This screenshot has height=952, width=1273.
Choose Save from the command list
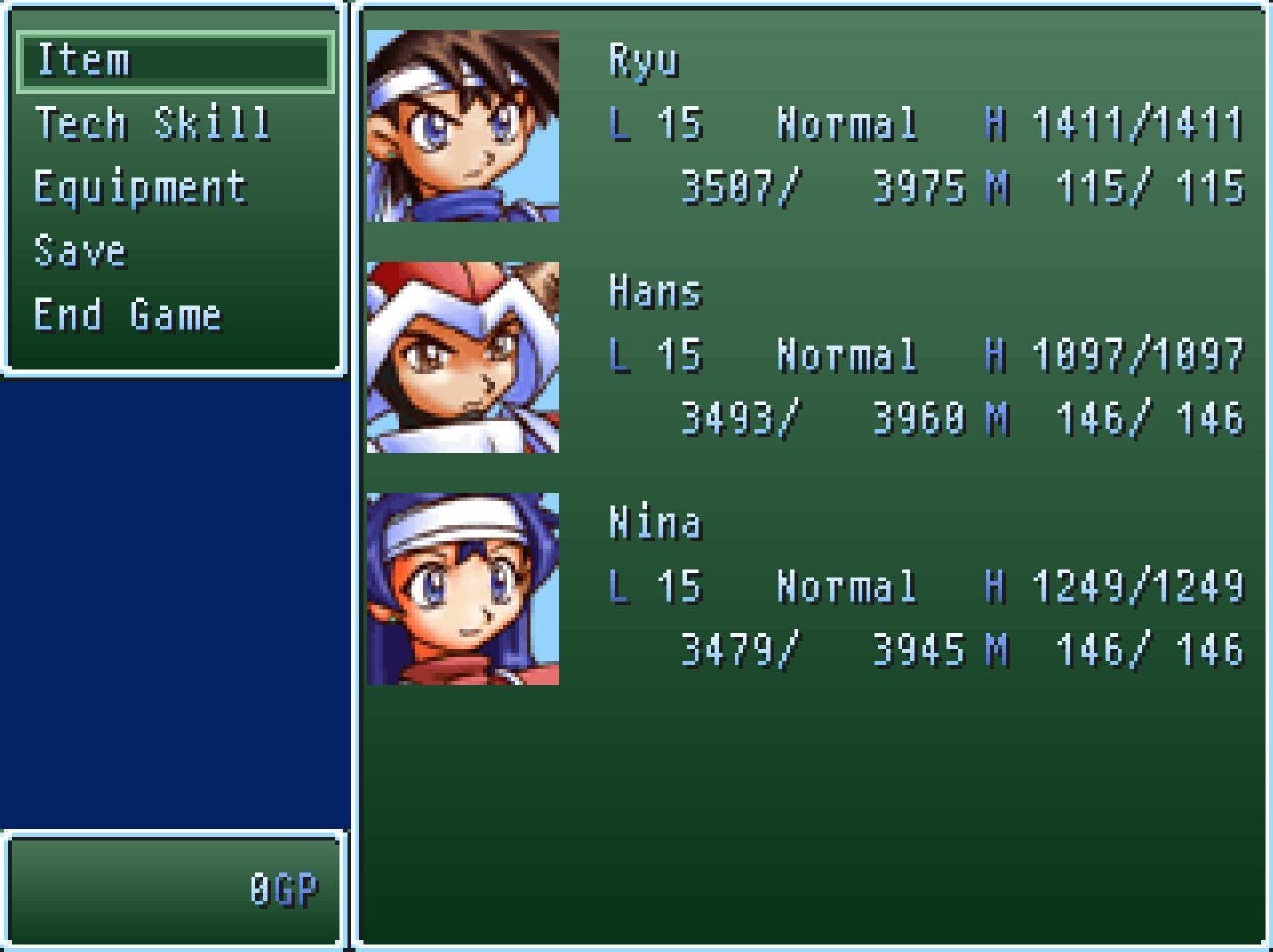pyautogui.click(x=78, y=251)
